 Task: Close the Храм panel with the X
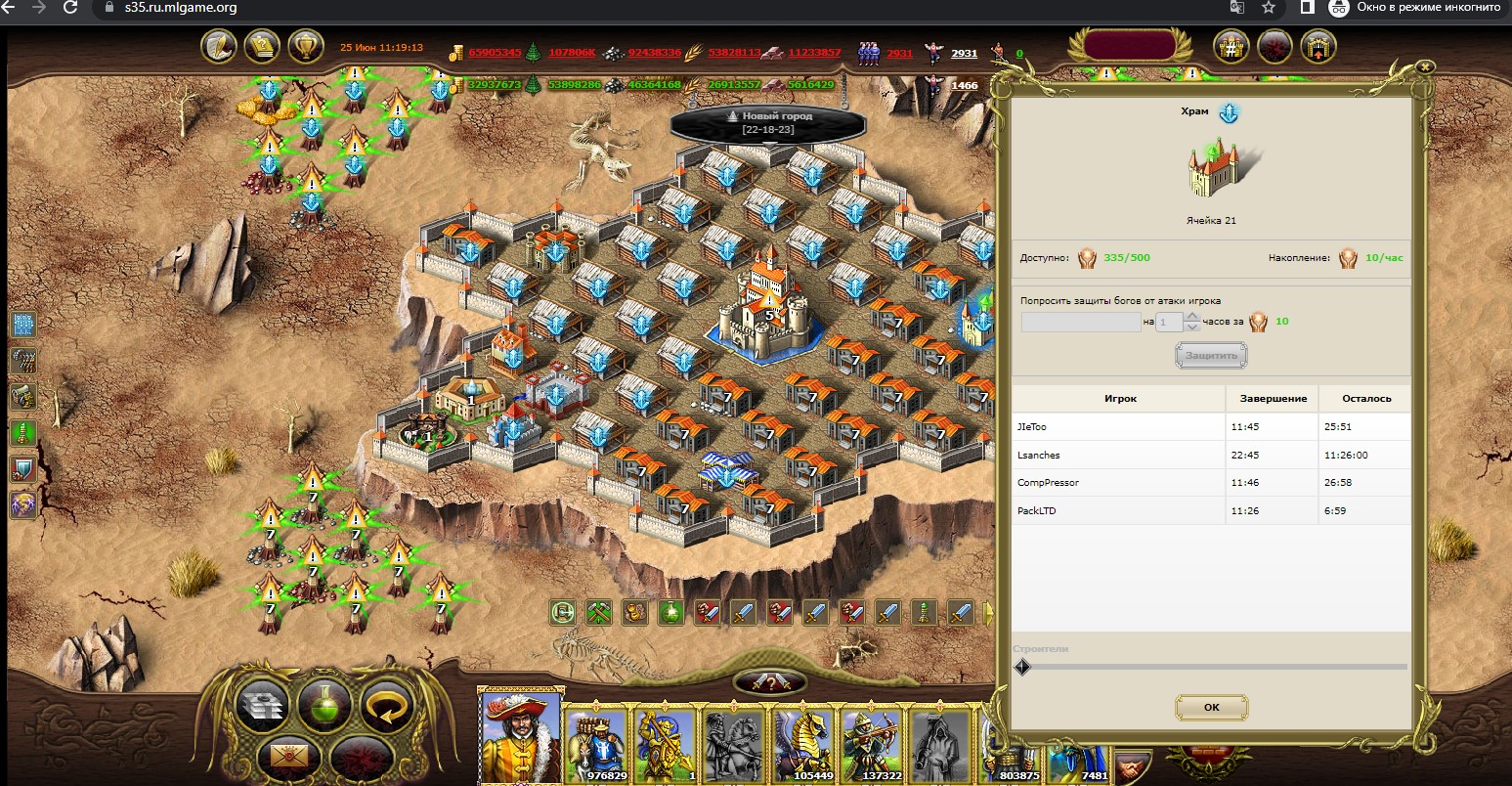[1426, 66]
